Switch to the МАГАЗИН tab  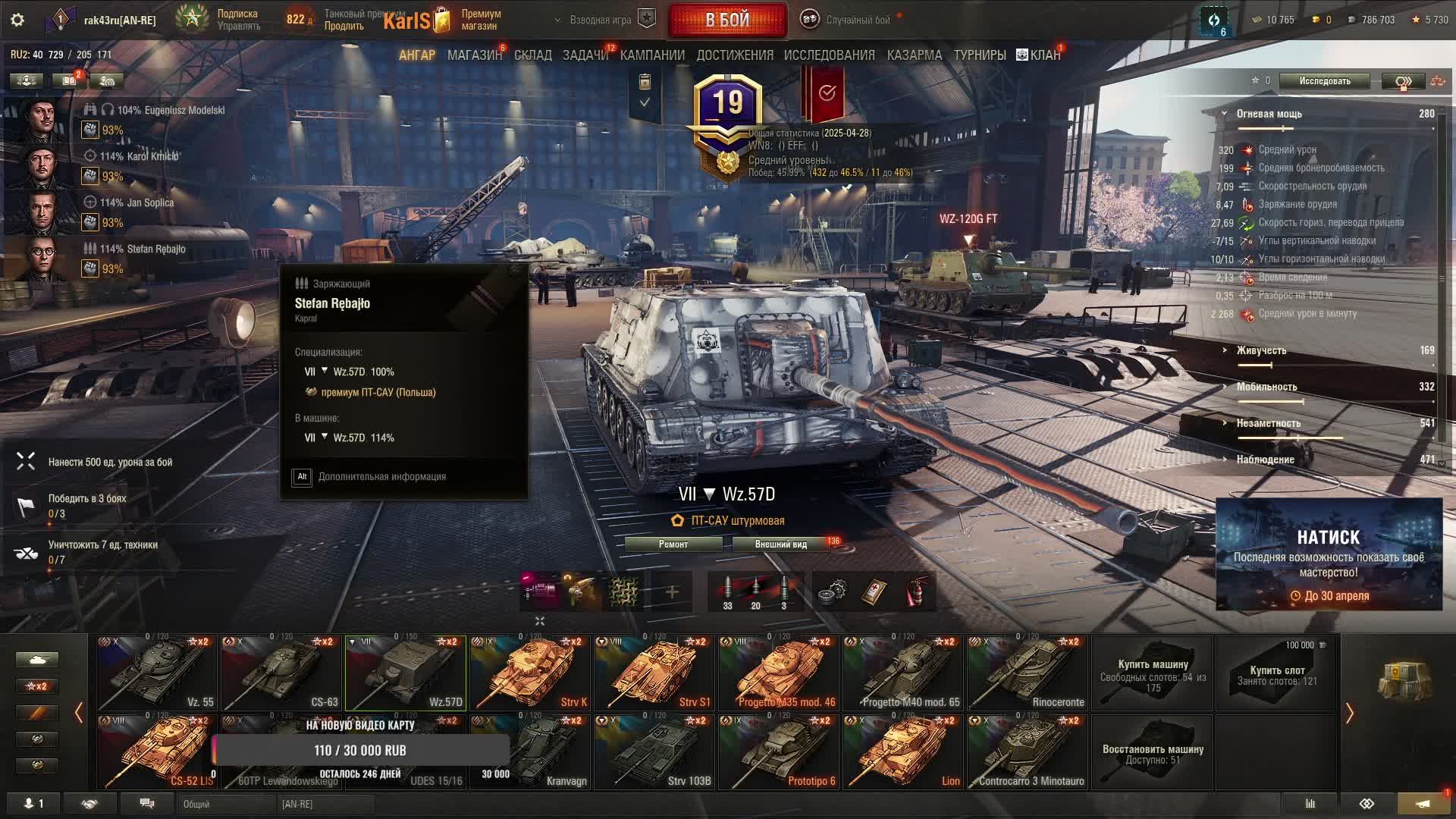pyautogui.click(x=474, y=55)
